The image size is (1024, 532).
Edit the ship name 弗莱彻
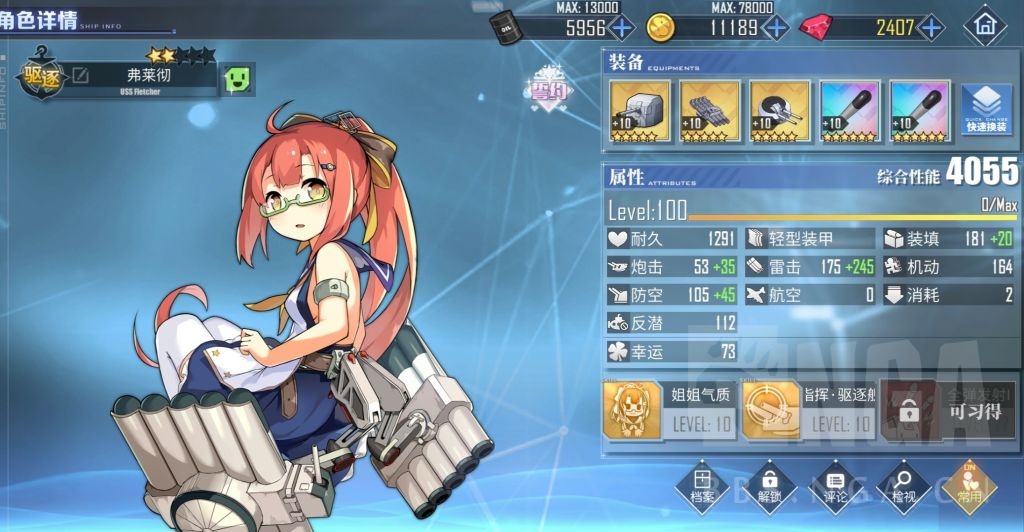pos(80,76)
